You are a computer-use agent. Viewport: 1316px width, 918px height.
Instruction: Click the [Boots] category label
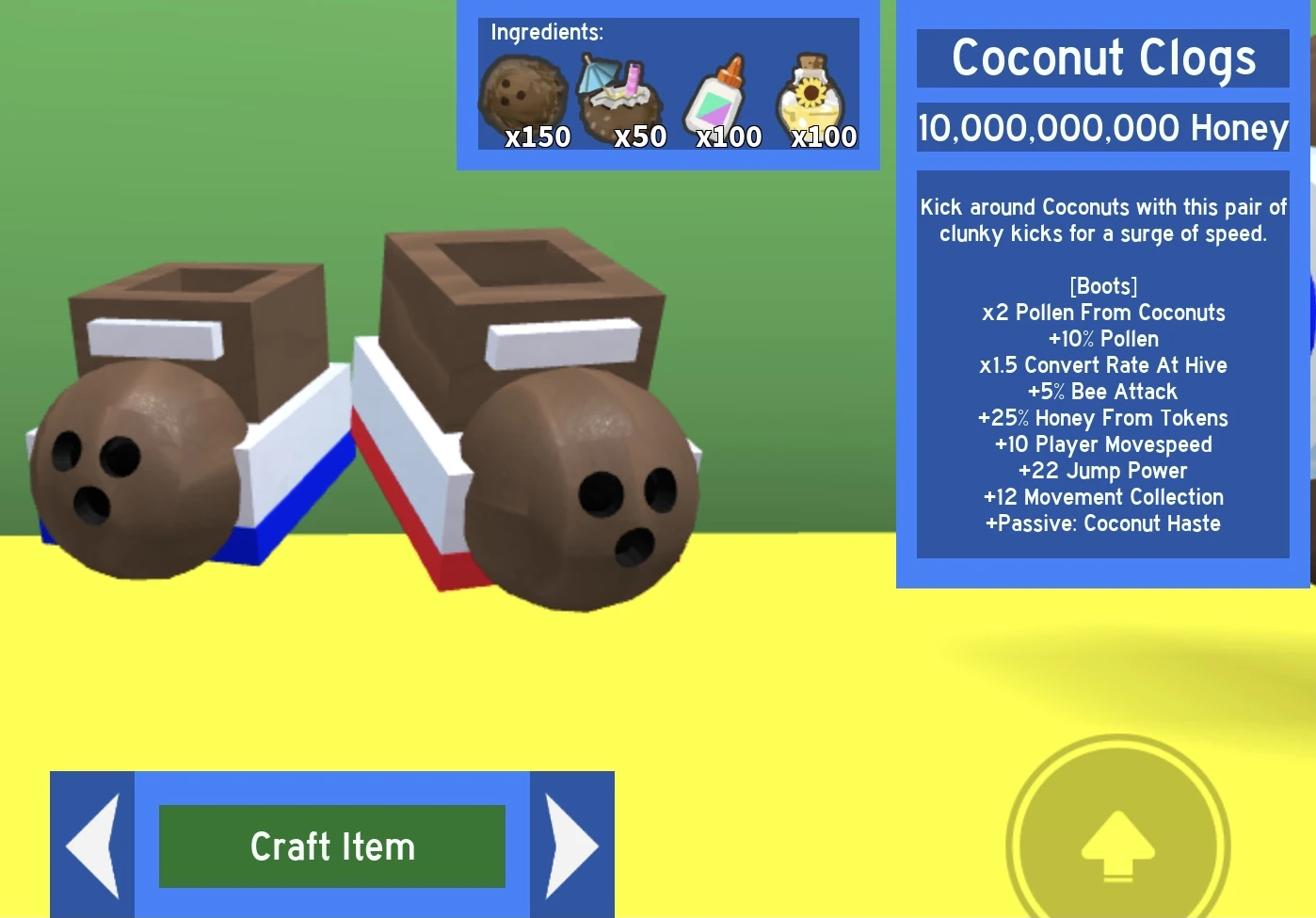pos(1103,286)
